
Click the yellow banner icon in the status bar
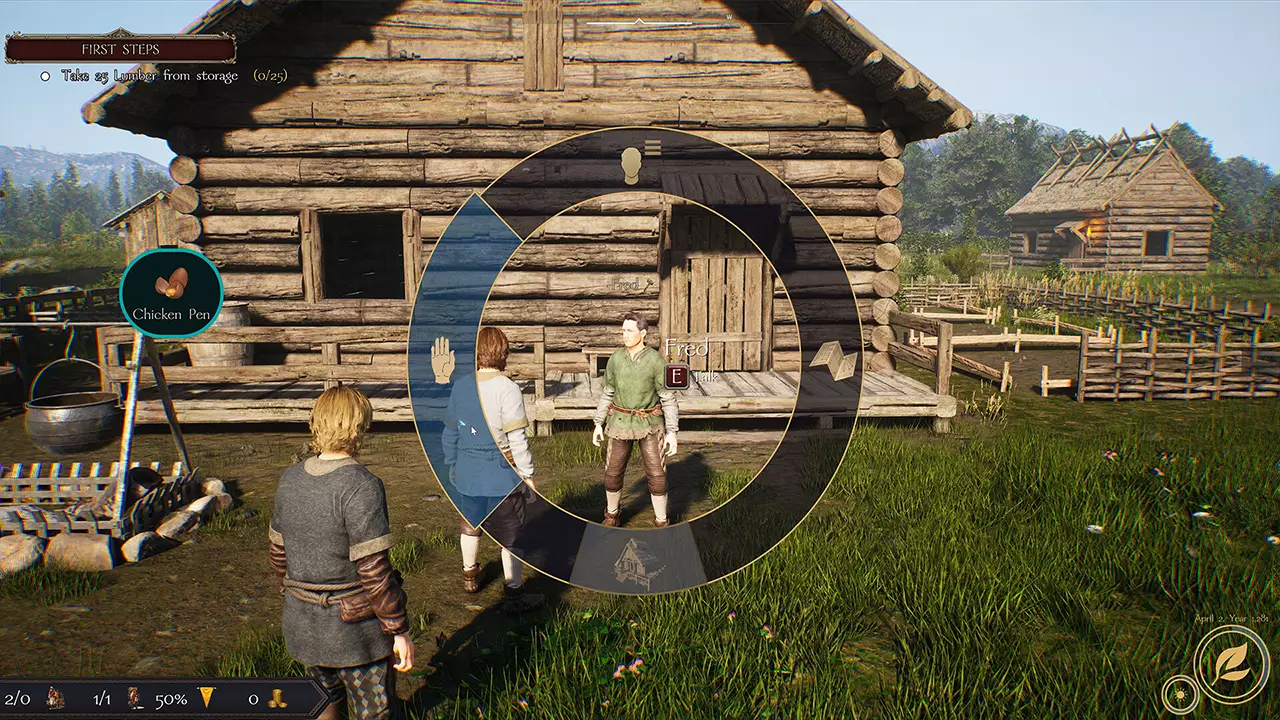coord(207,698)
